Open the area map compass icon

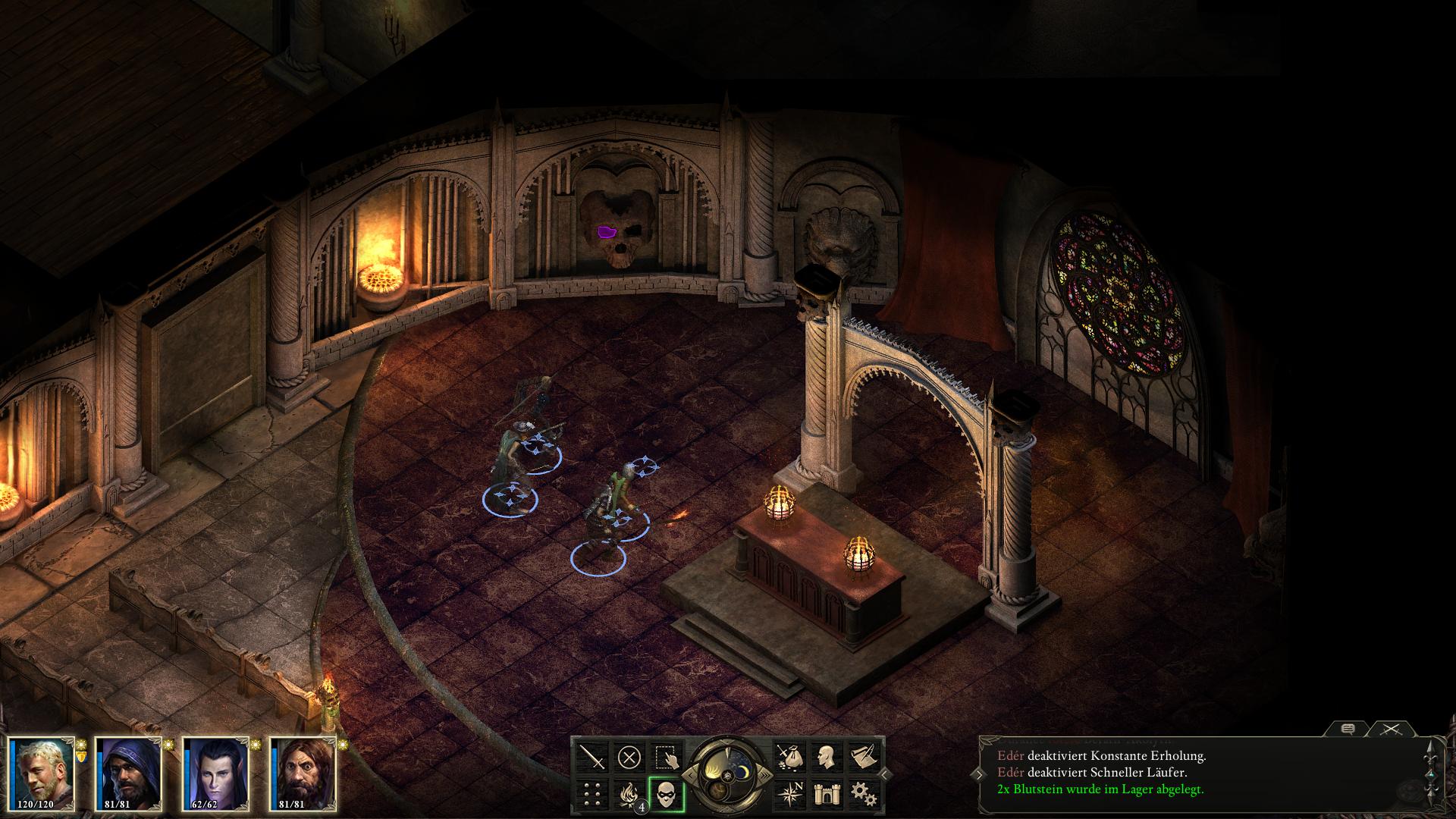tap(789, 794)
